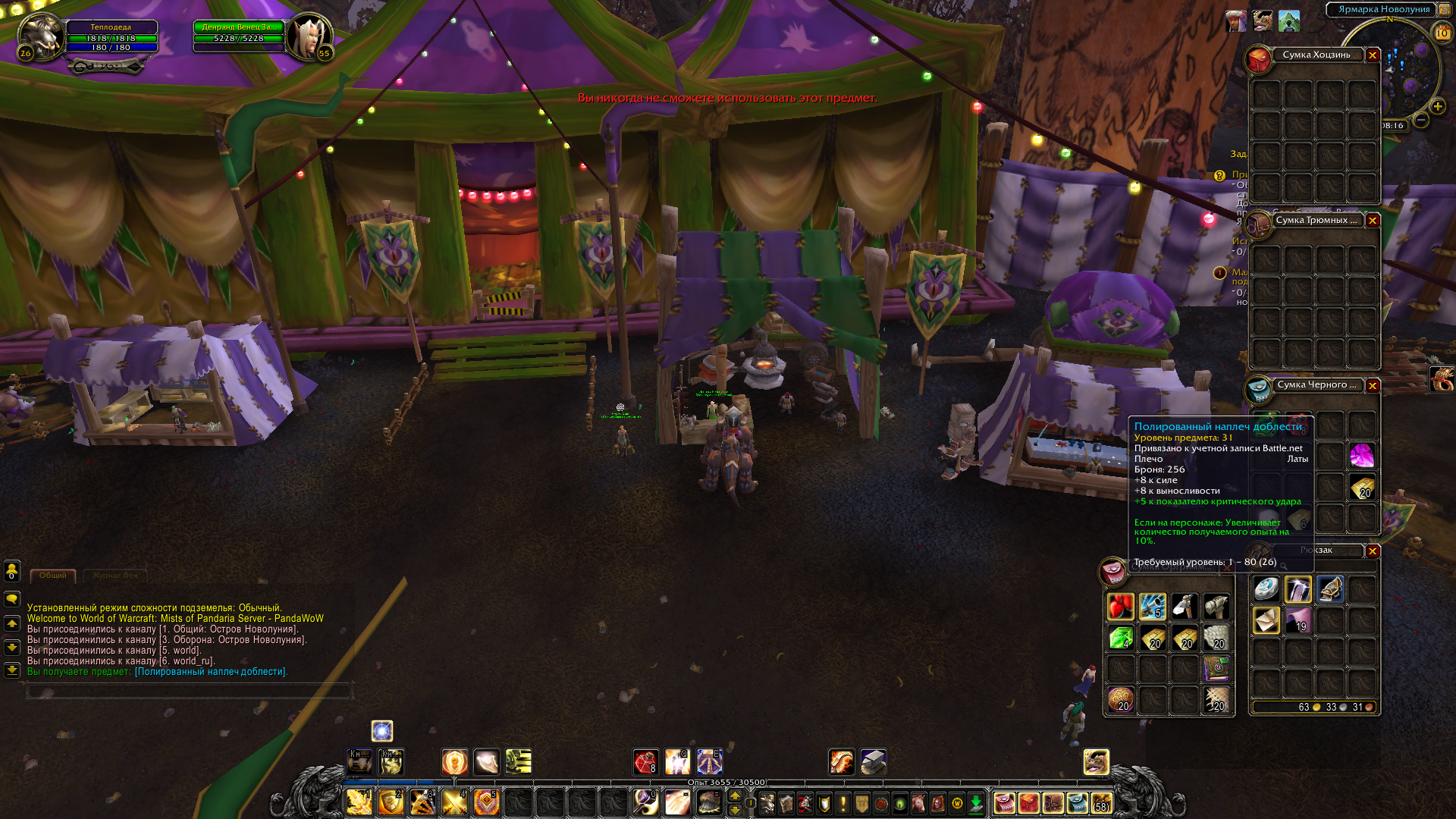The image size is (1456, 819).
Task: Choose the armored shoulder item in backpack
Action: point(1330,589)
